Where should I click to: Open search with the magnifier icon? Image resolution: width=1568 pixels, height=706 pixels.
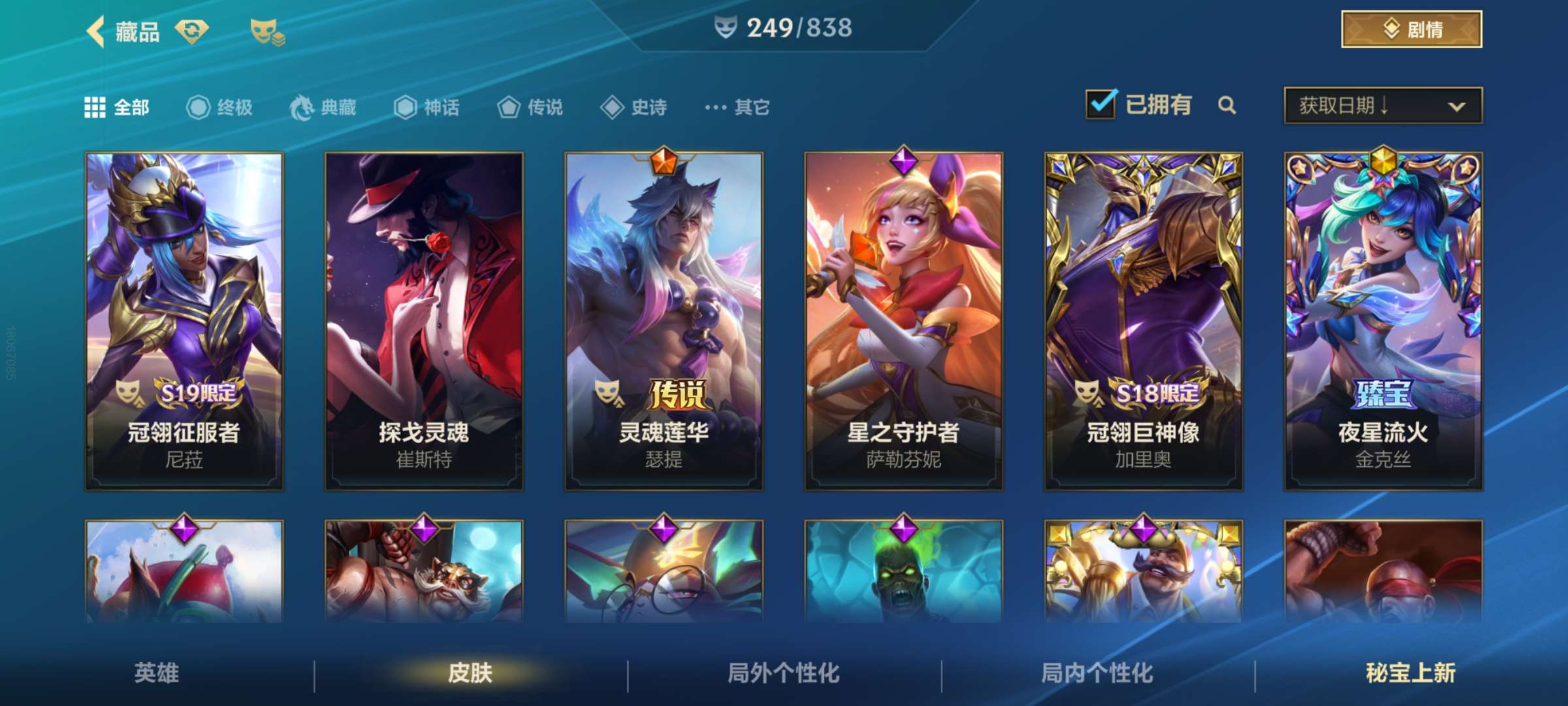1227,106
